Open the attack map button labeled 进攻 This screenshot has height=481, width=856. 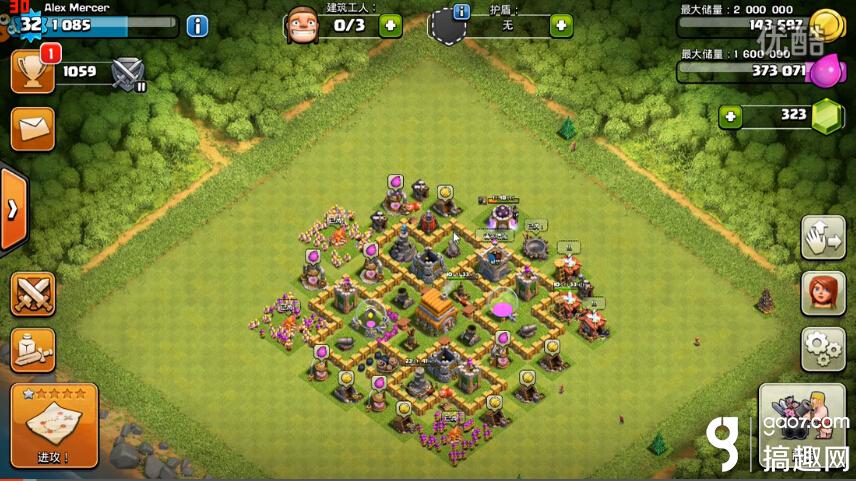[x=54, y=426]
